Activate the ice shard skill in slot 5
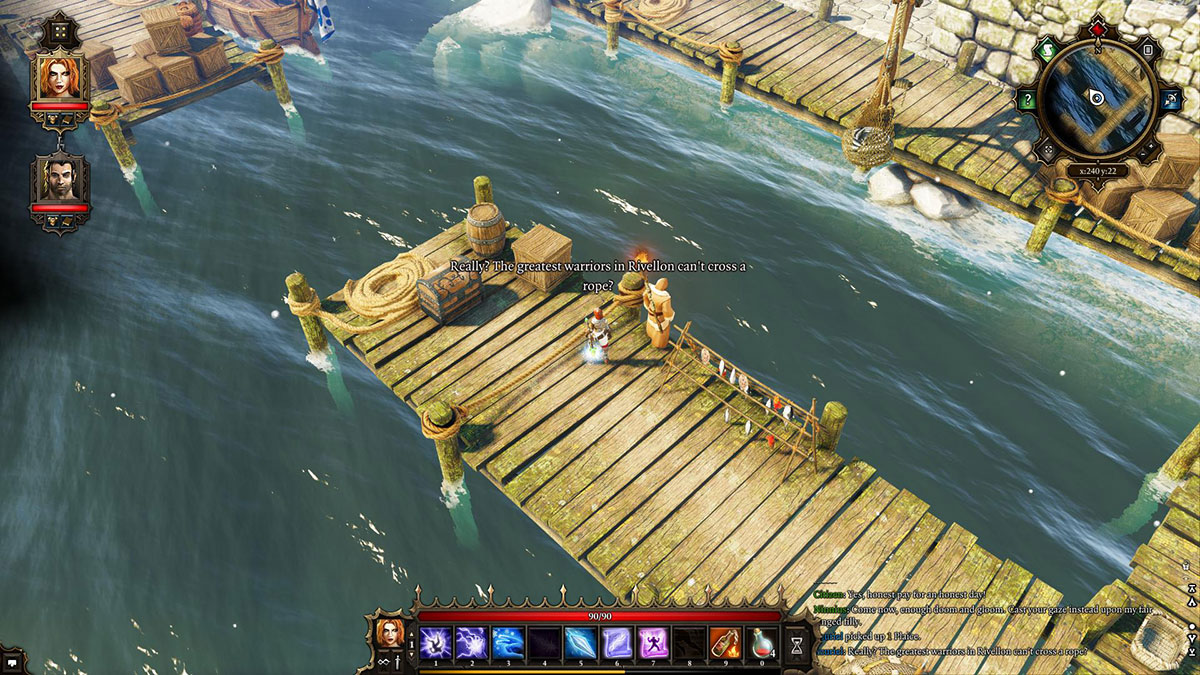Screen dimensions: 1200x675 click(581, 641)
